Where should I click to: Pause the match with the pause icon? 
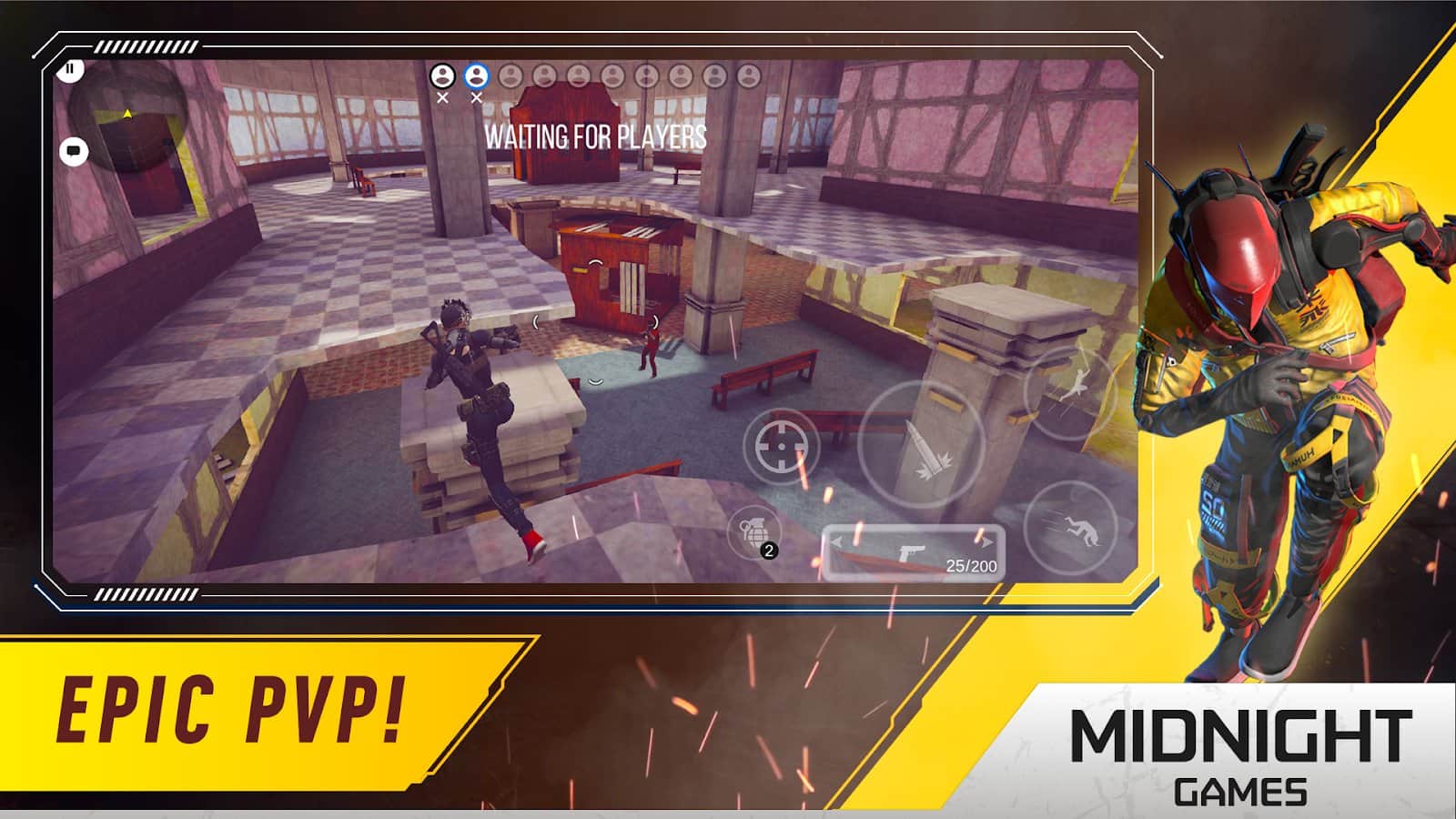[68, 68]
